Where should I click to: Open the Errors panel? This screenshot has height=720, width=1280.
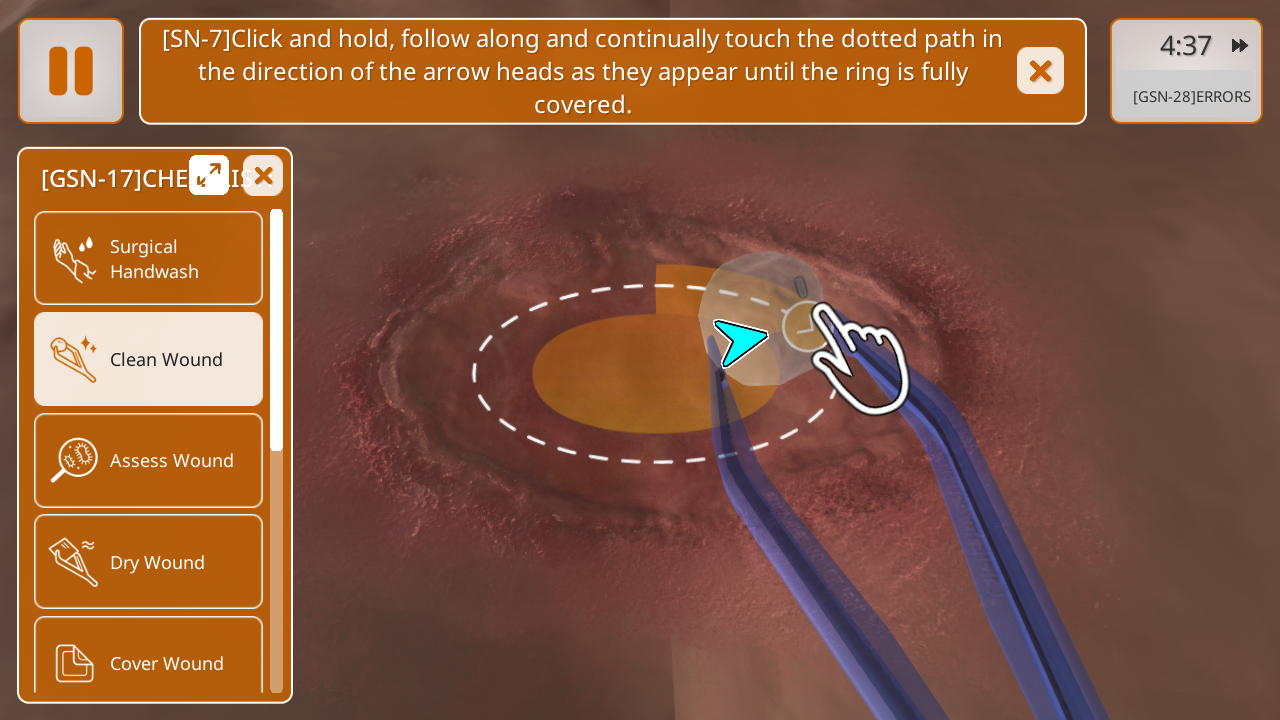1191,97
